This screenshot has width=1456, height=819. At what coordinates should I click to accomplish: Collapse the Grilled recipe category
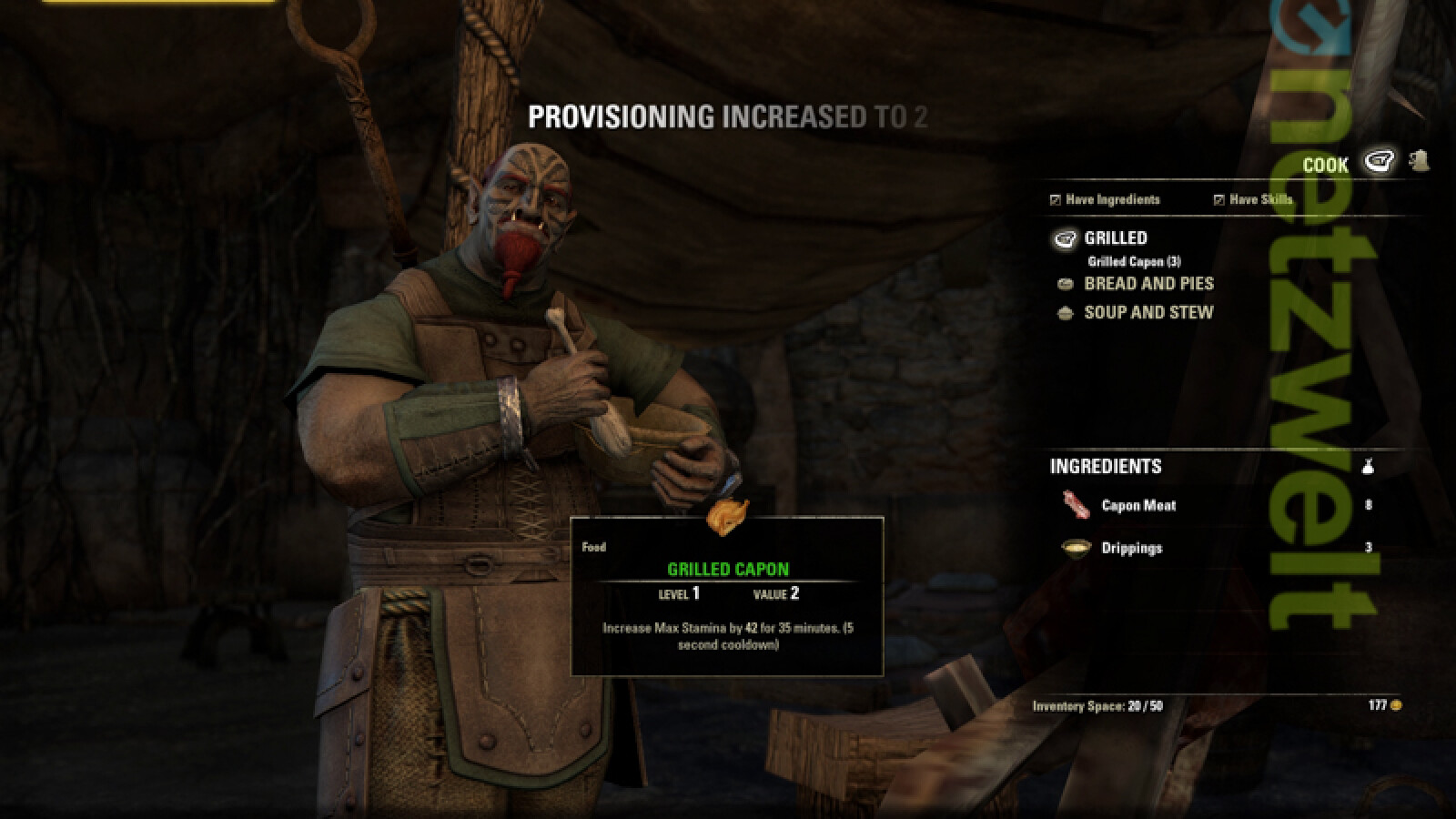click(x=1115, y=238)
